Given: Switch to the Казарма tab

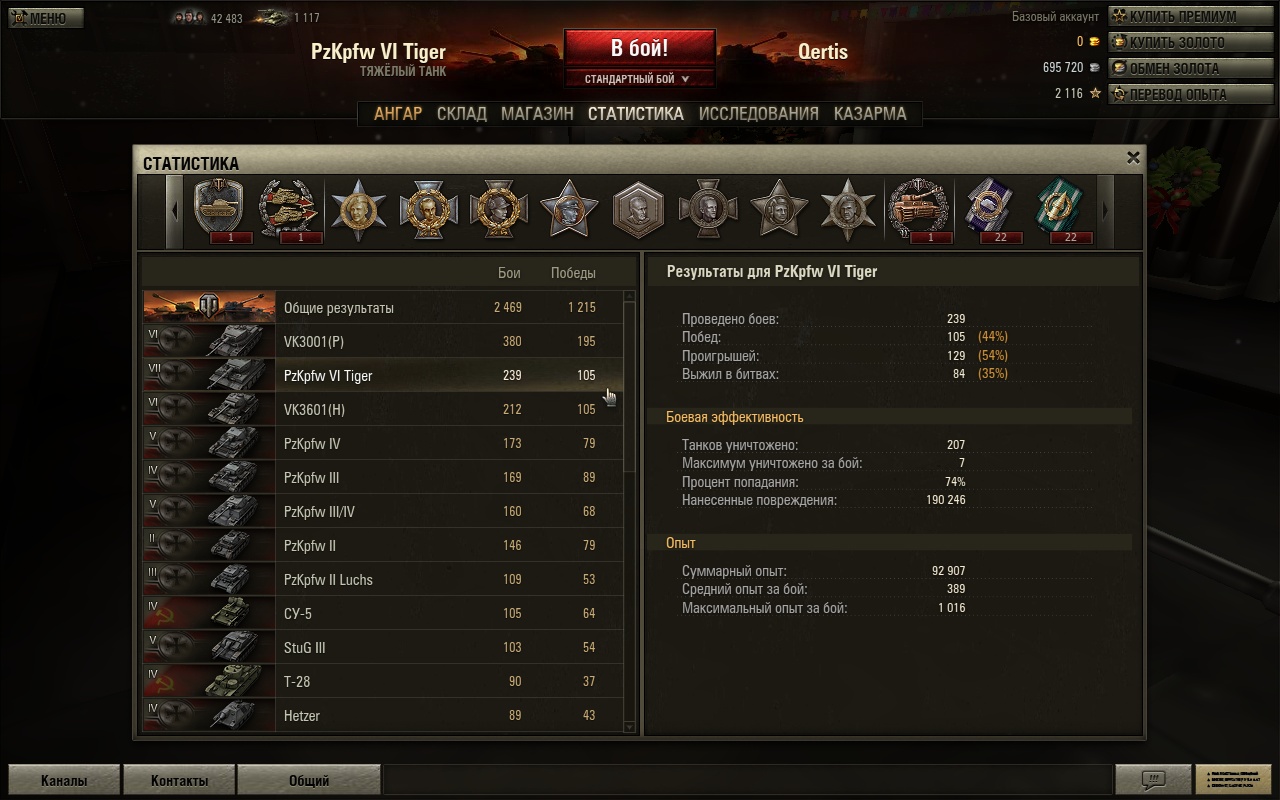Looking at the screenshot, I should [x=870, y=114].
